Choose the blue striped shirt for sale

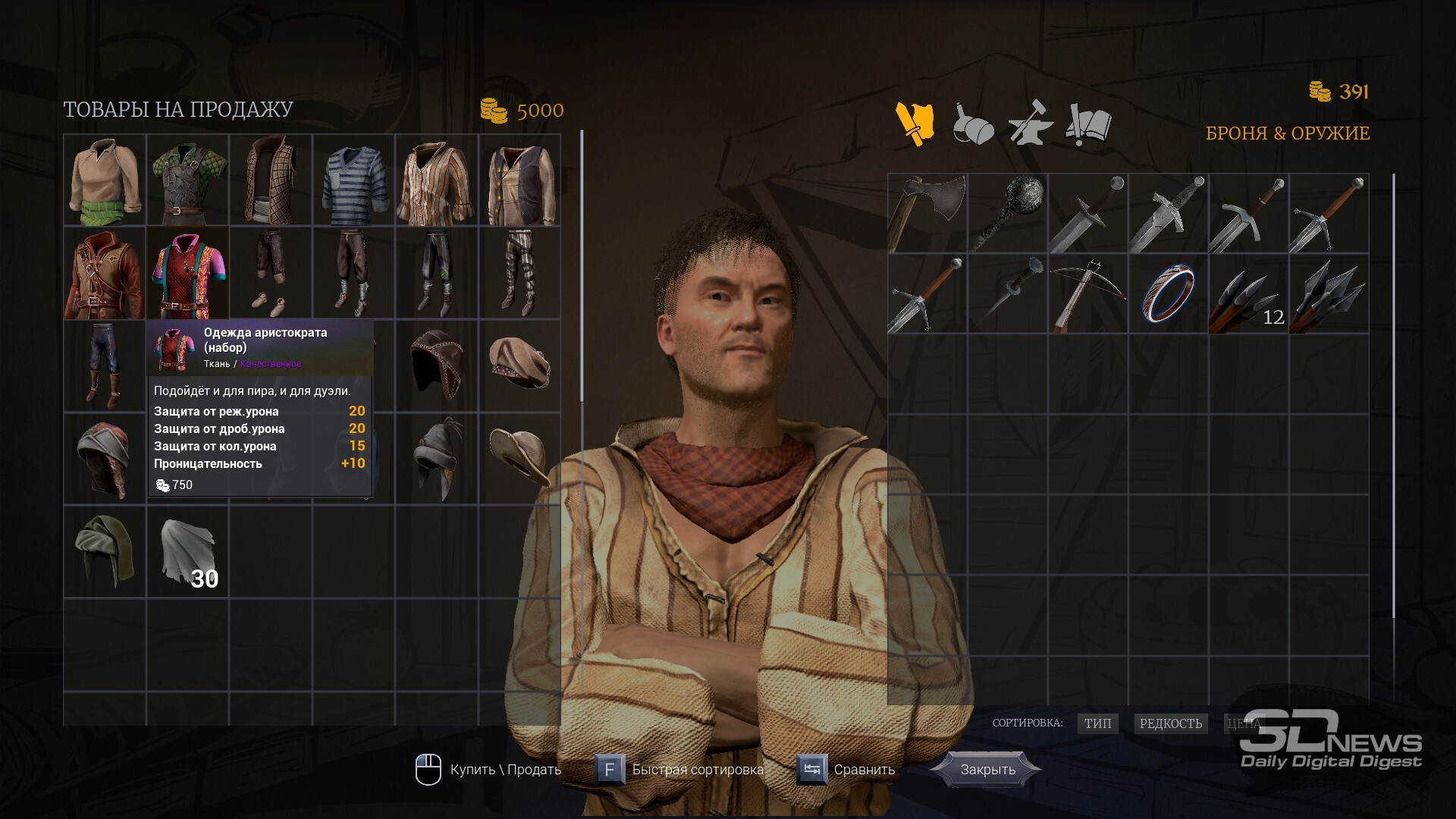coord(354,181)
